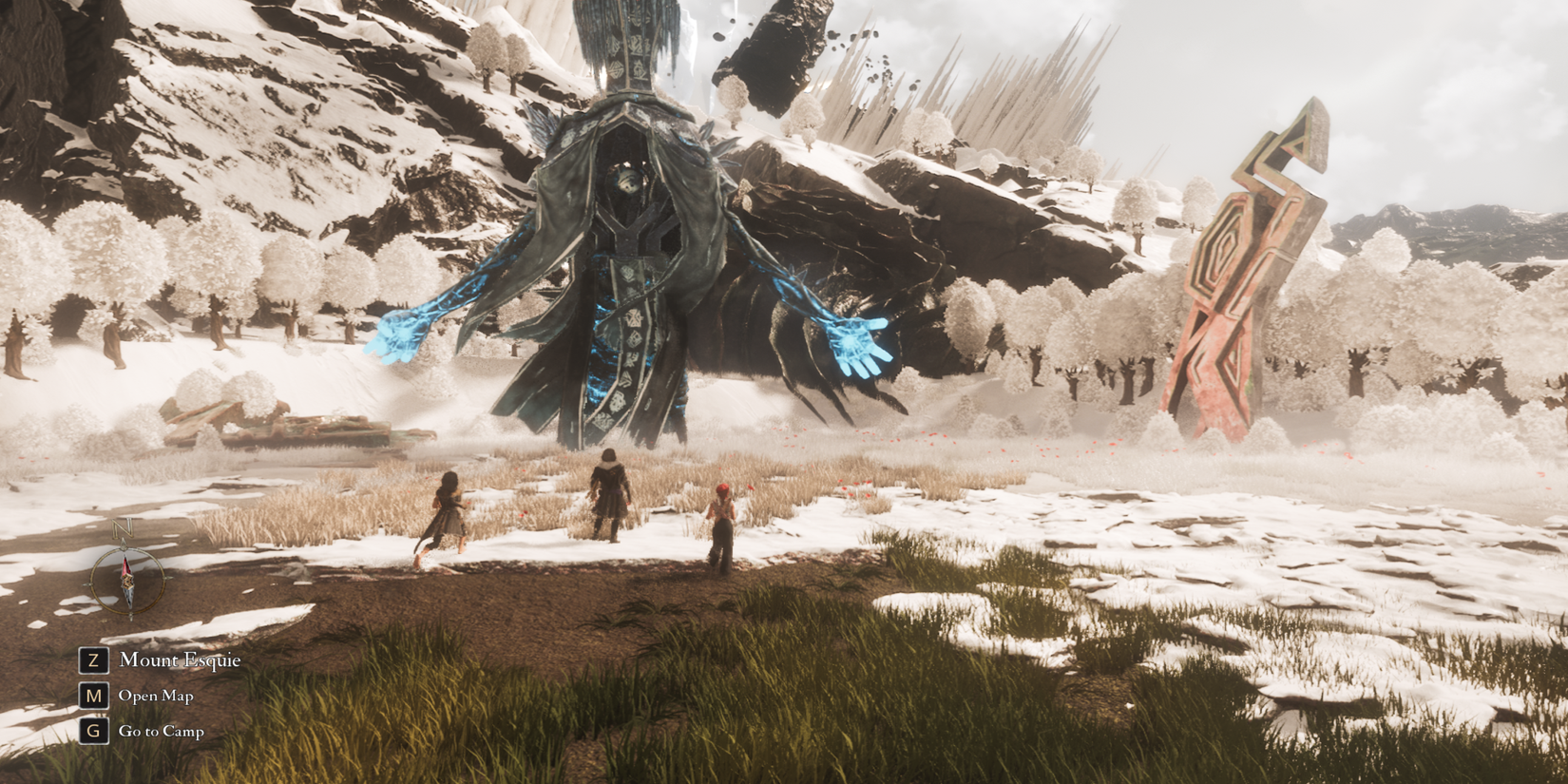Click Open Map action label
Viewport: 1568px width, 784px height.
(x=156, y=696)
